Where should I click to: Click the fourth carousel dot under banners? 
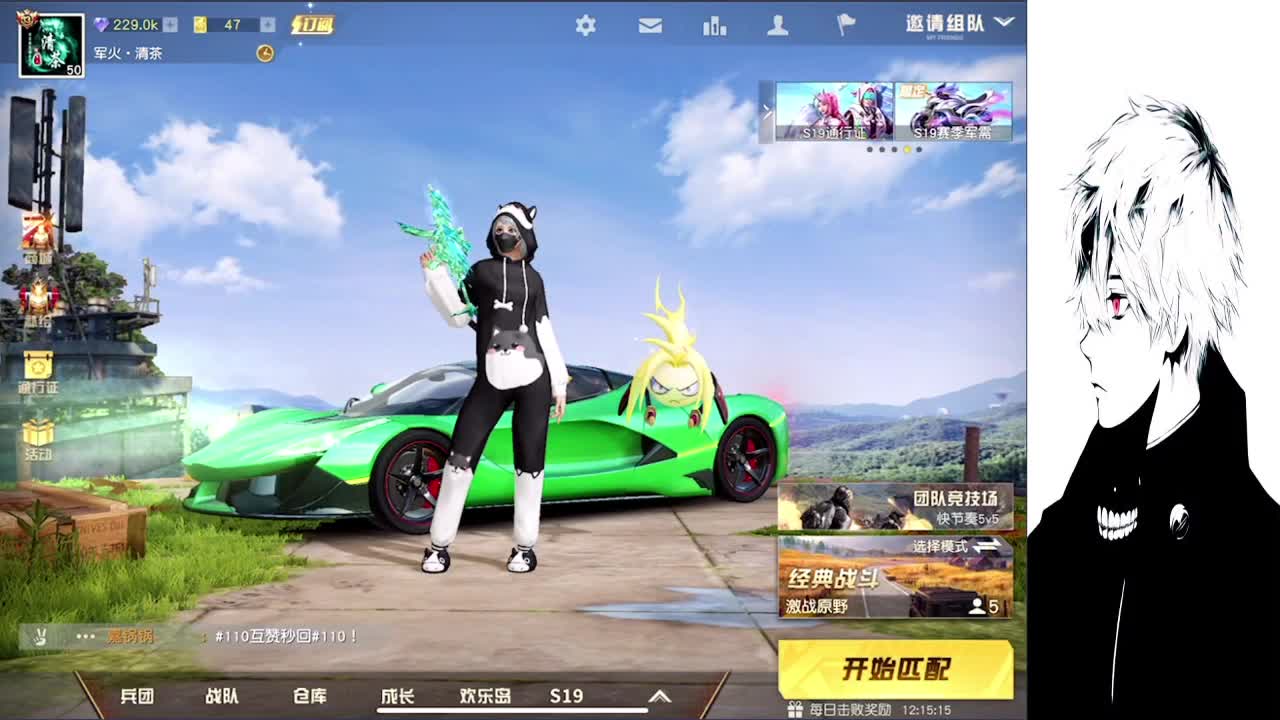coord(906,148)
